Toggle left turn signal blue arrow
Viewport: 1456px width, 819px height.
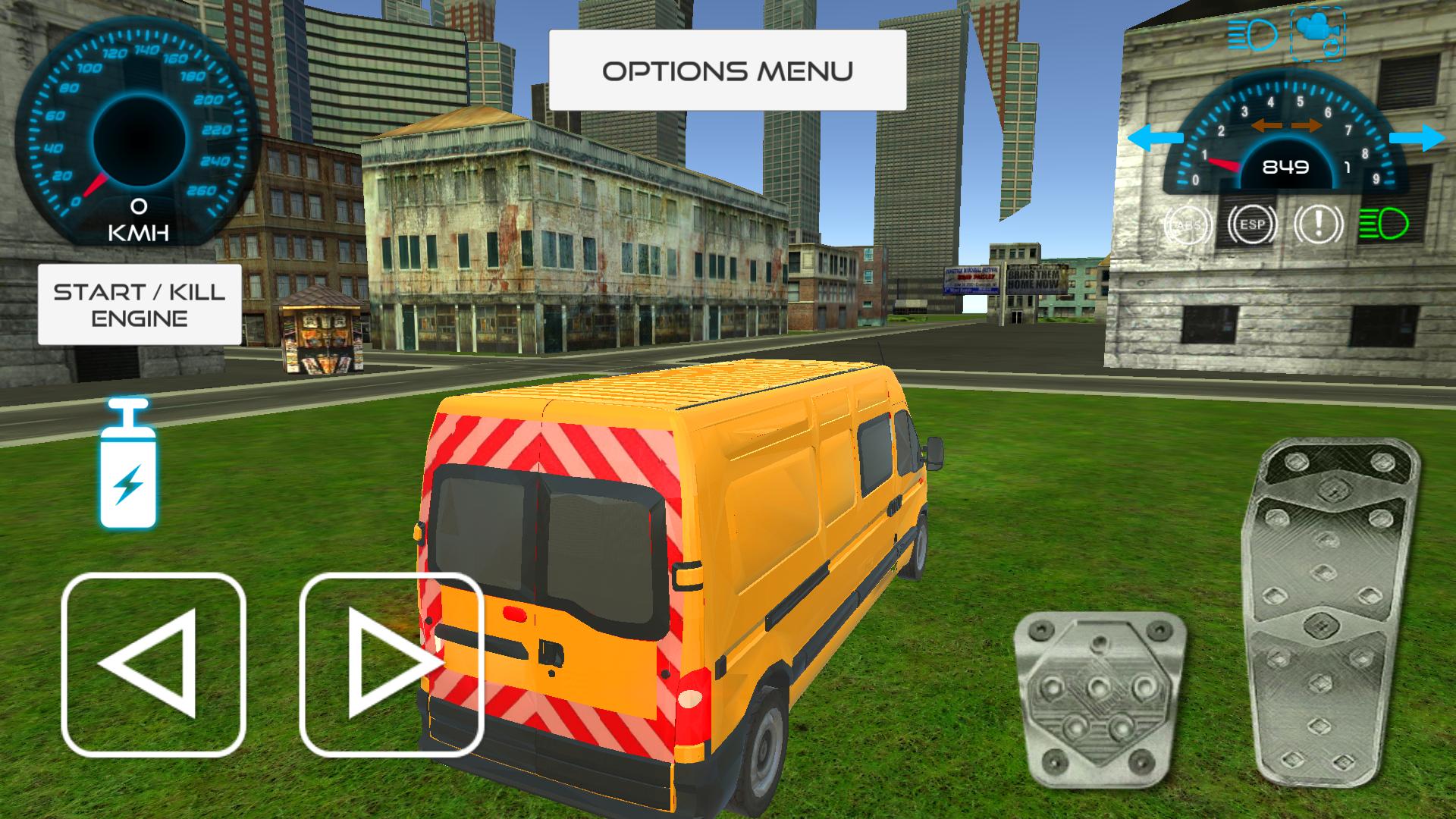1155,136
